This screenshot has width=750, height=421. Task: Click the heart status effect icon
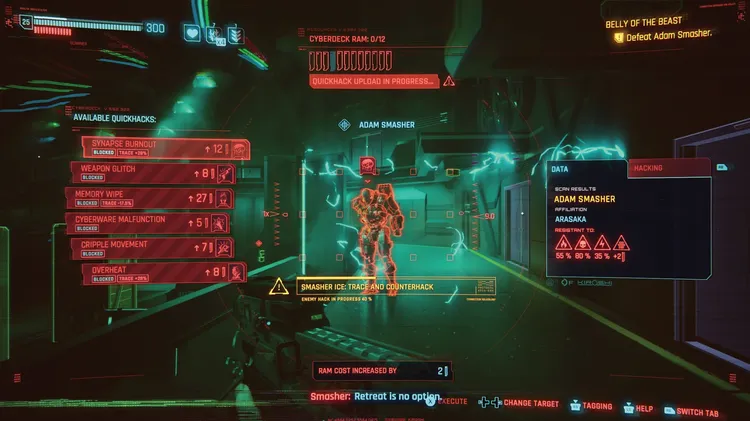(x=192, y=32)
